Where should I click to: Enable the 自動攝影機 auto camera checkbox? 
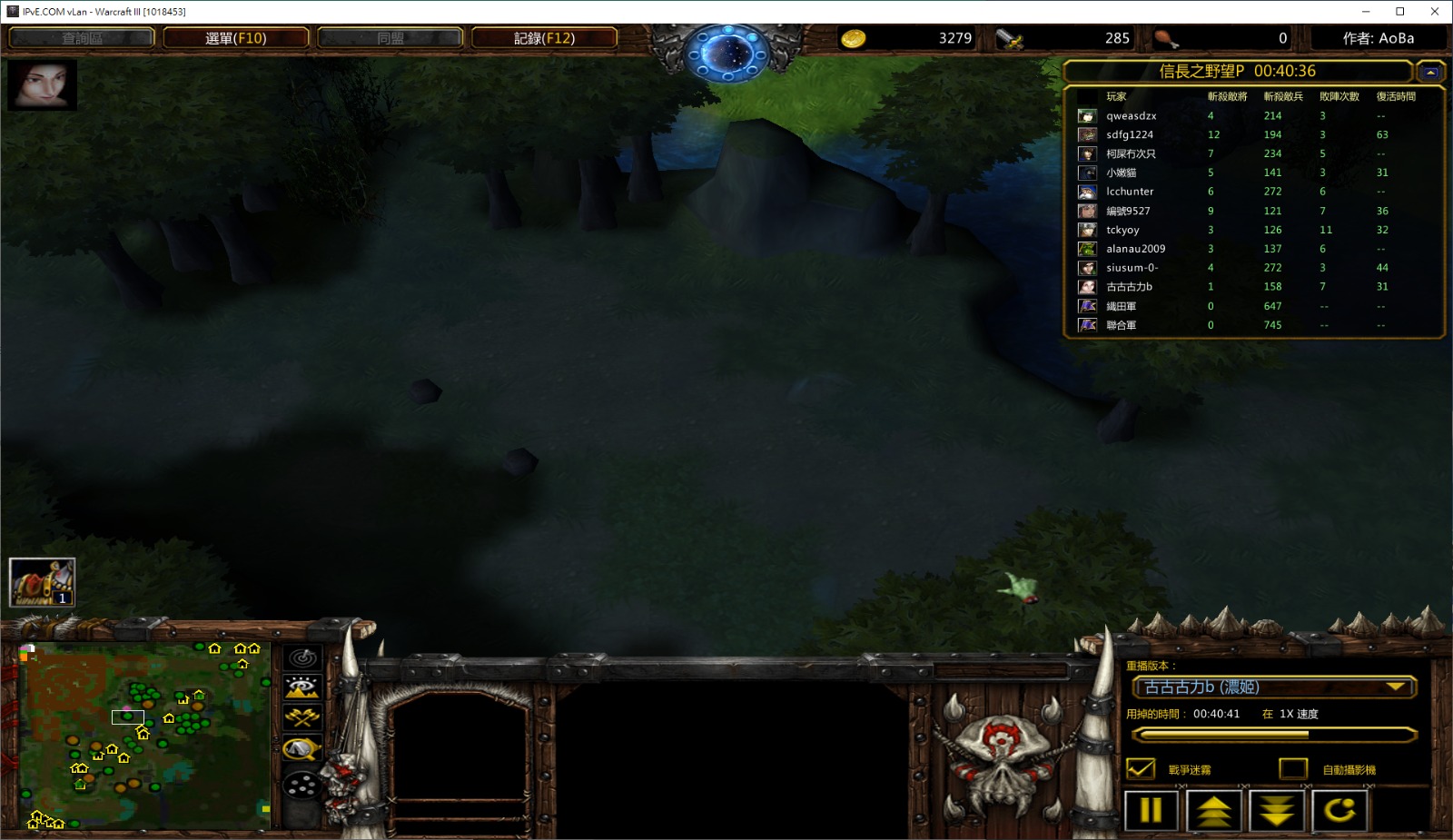point(1293,769)
